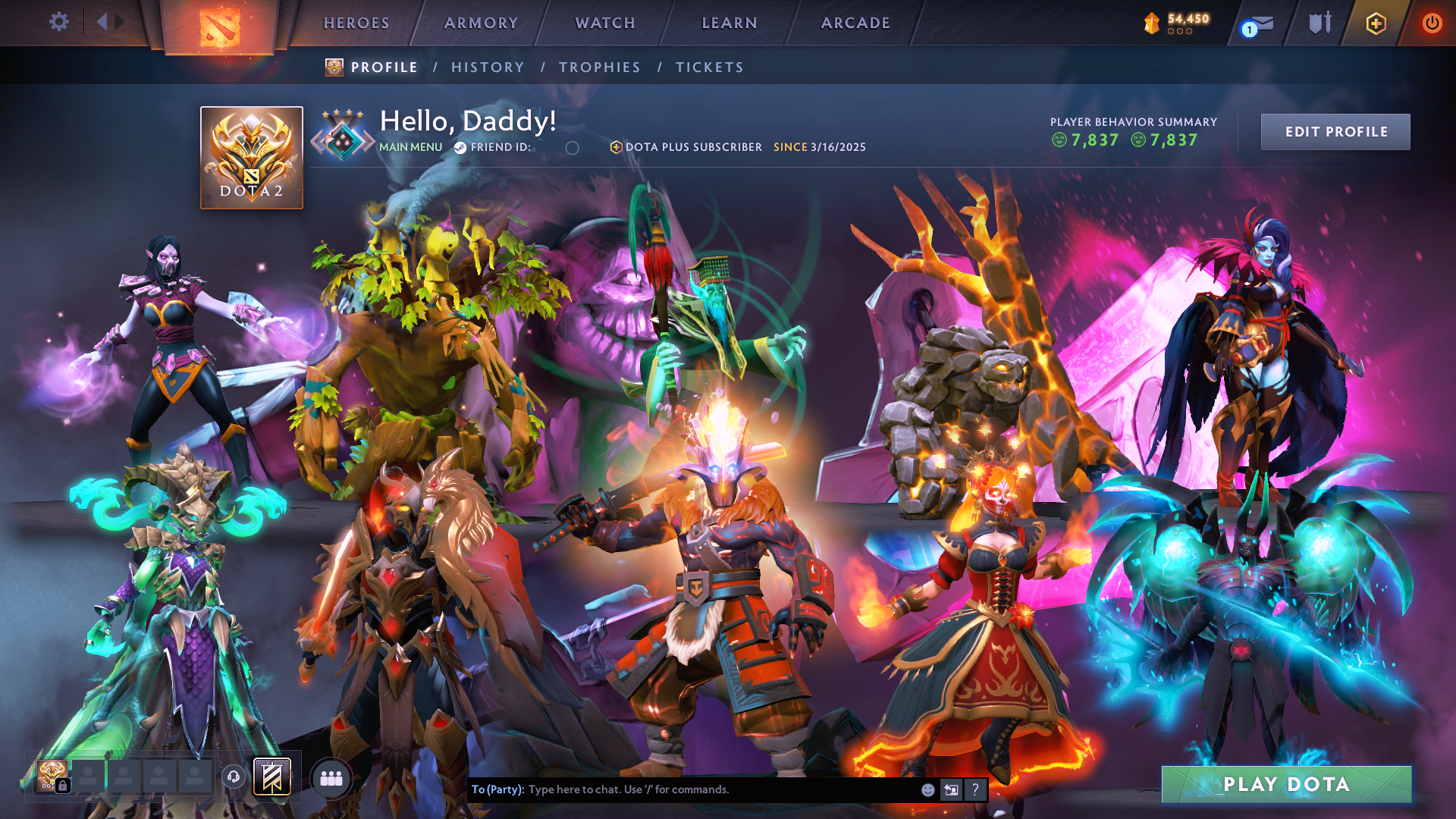This screenshot has height=819, width=1456.
Task: Return to the Dota 2 home dashboard logo
Action: click(x=220, y=27)
